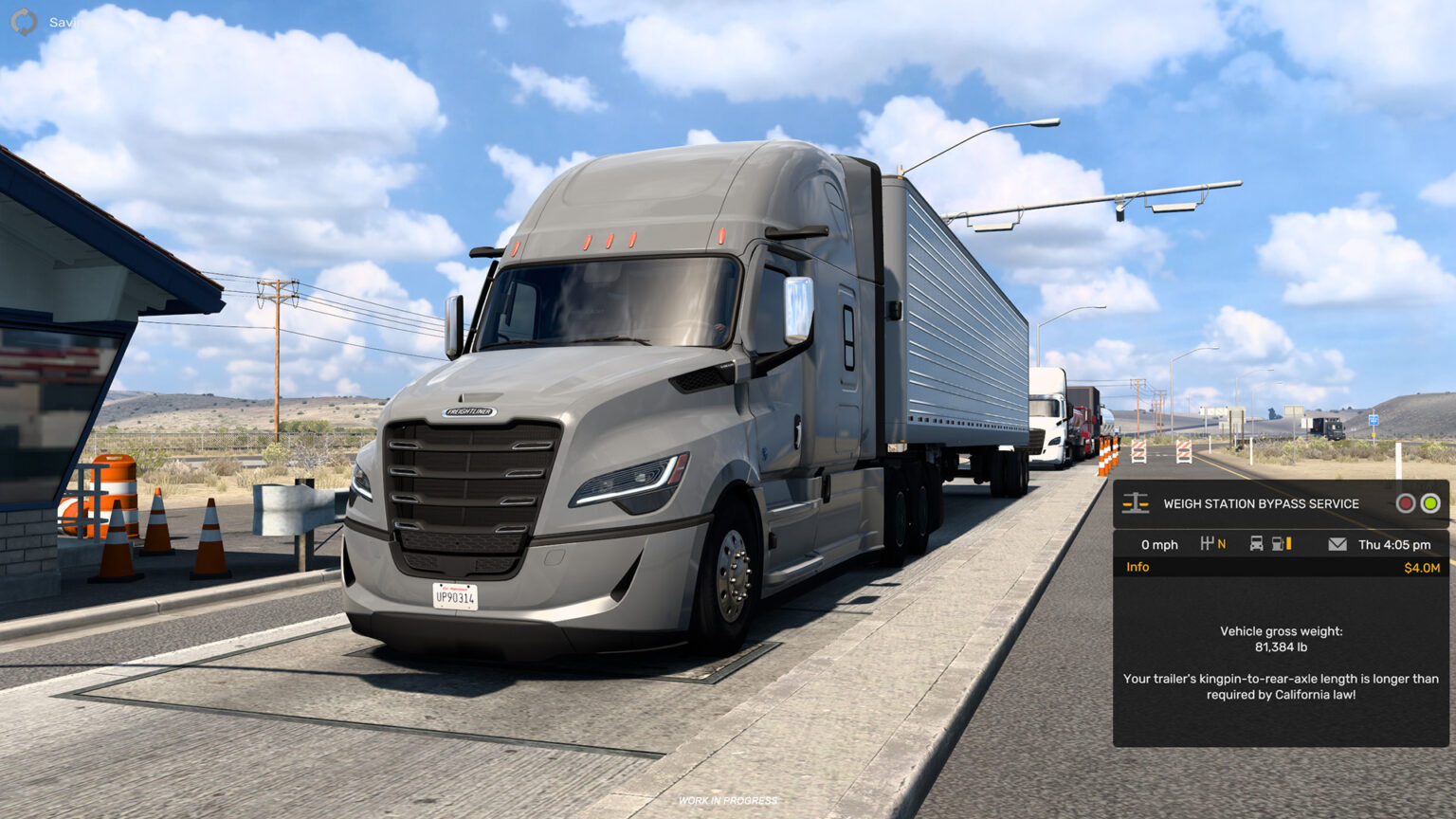The image size is (1456, 819).
Task: Open the Thu 4:05 pm time display
Action: coord(1395,544)
